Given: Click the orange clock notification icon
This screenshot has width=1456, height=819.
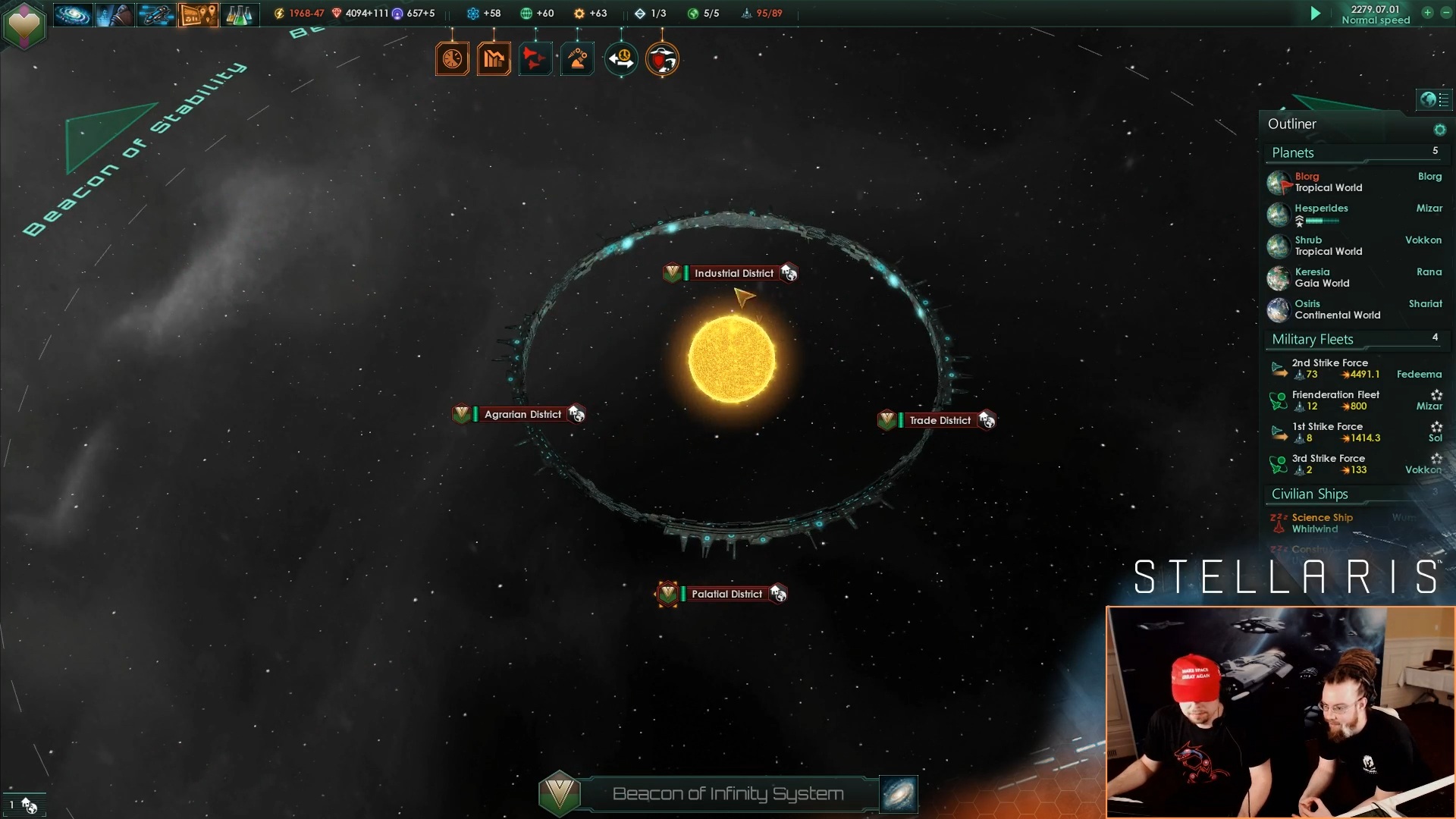Looking at the screenshot, I should [452, 59].
